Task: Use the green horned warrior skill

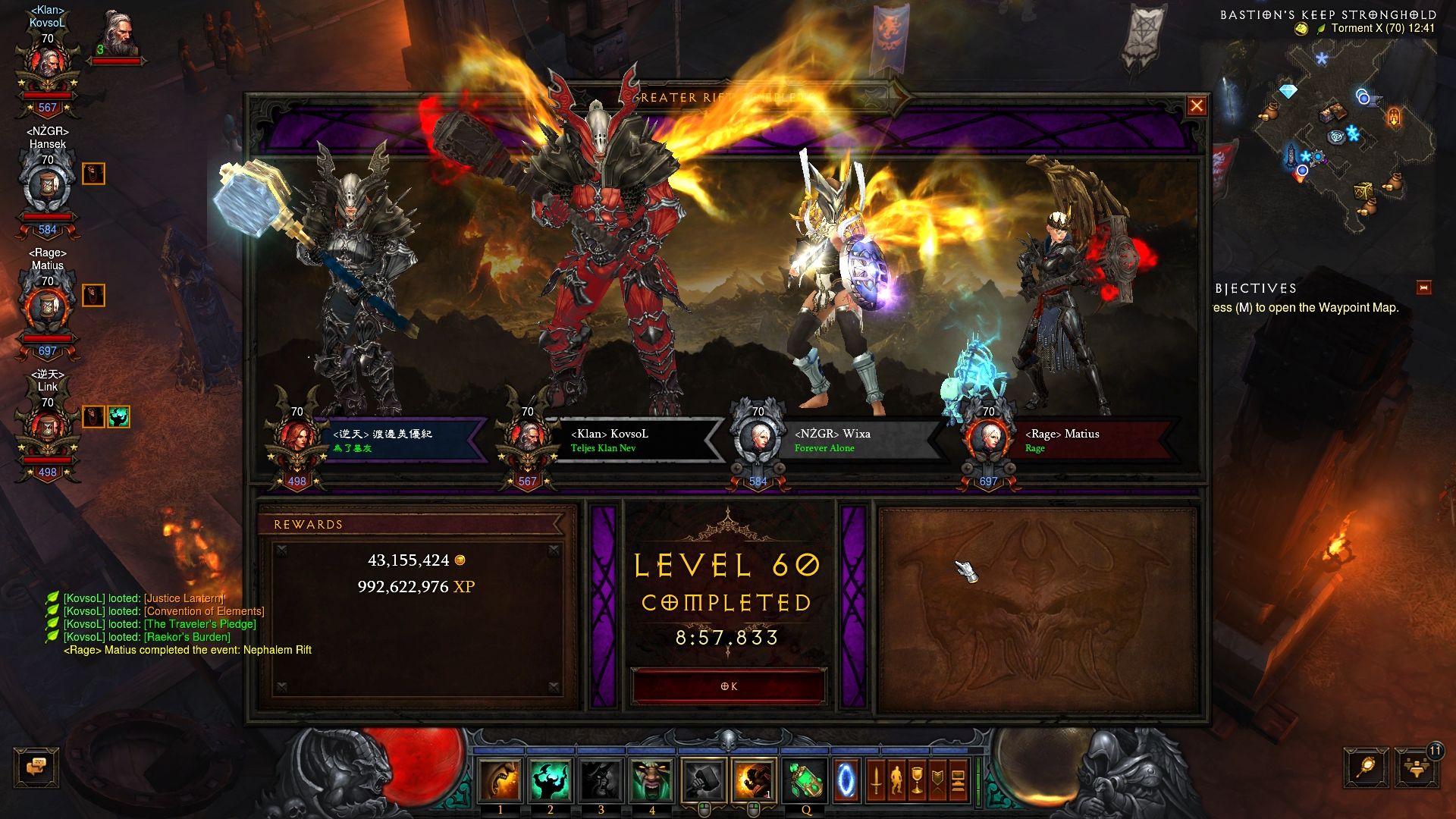Action: point(551,780)
